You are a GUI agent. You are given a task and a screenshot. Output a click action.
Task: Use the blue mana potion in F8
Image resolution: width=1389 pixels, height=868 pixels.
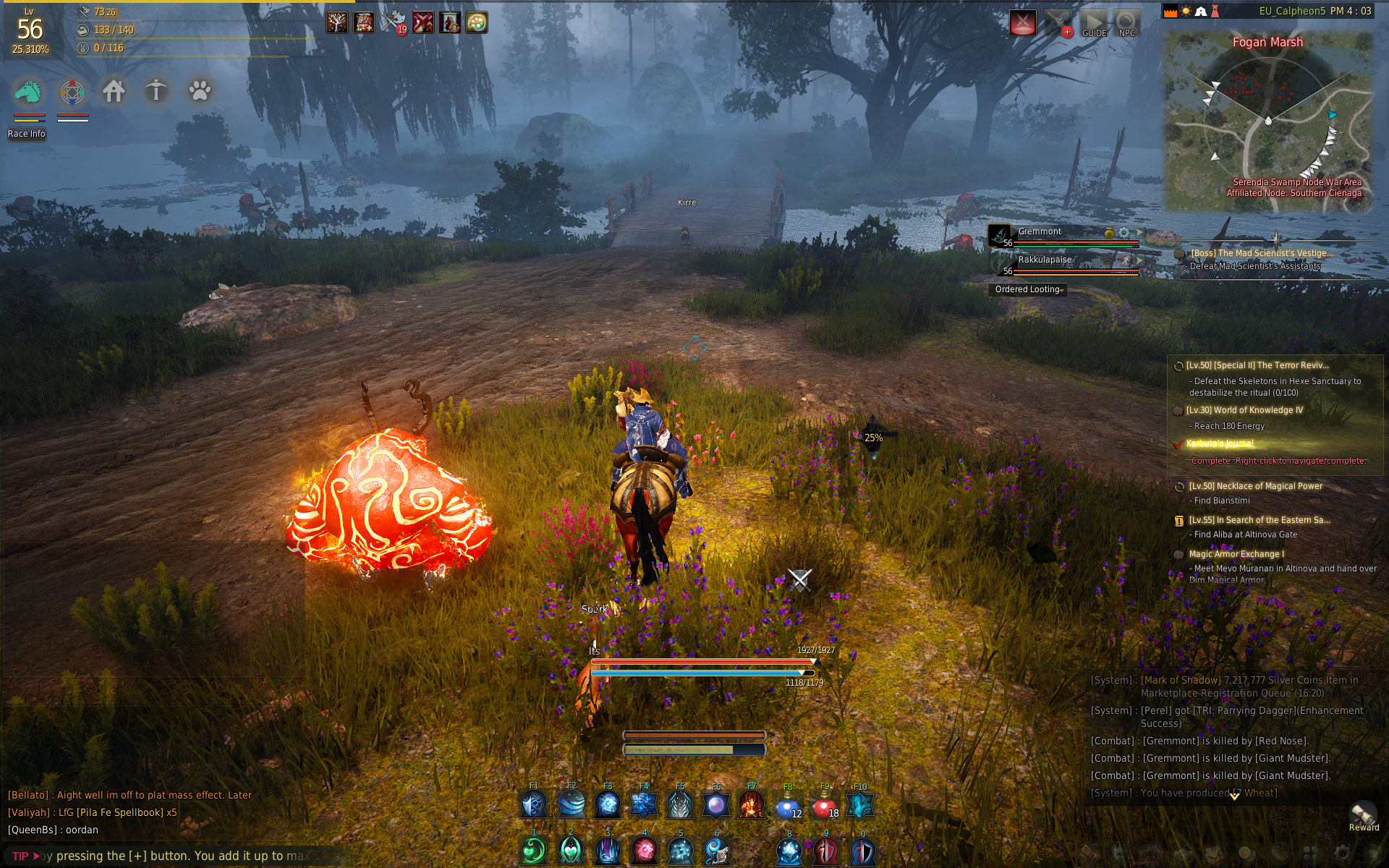pos(788,805)
